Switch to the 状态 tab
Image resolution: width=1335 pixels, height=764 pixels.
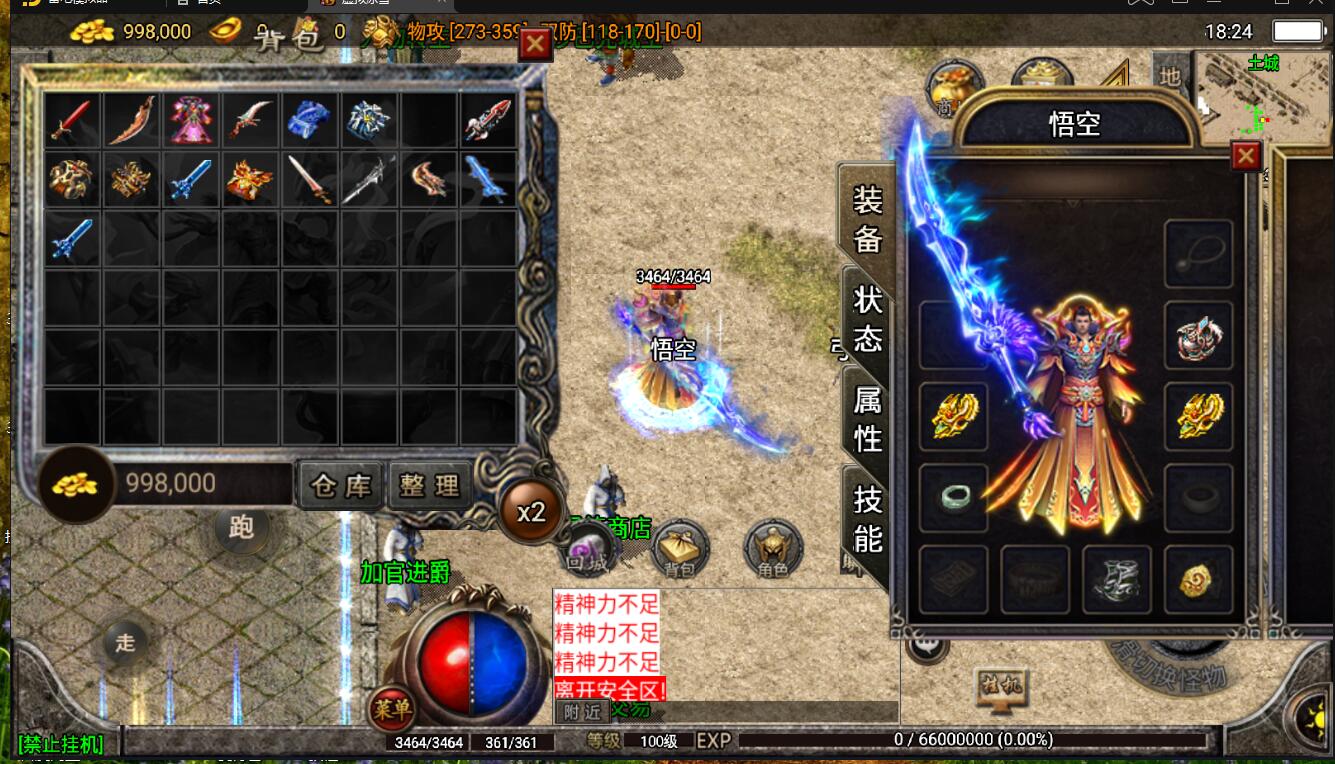[867, 319]
